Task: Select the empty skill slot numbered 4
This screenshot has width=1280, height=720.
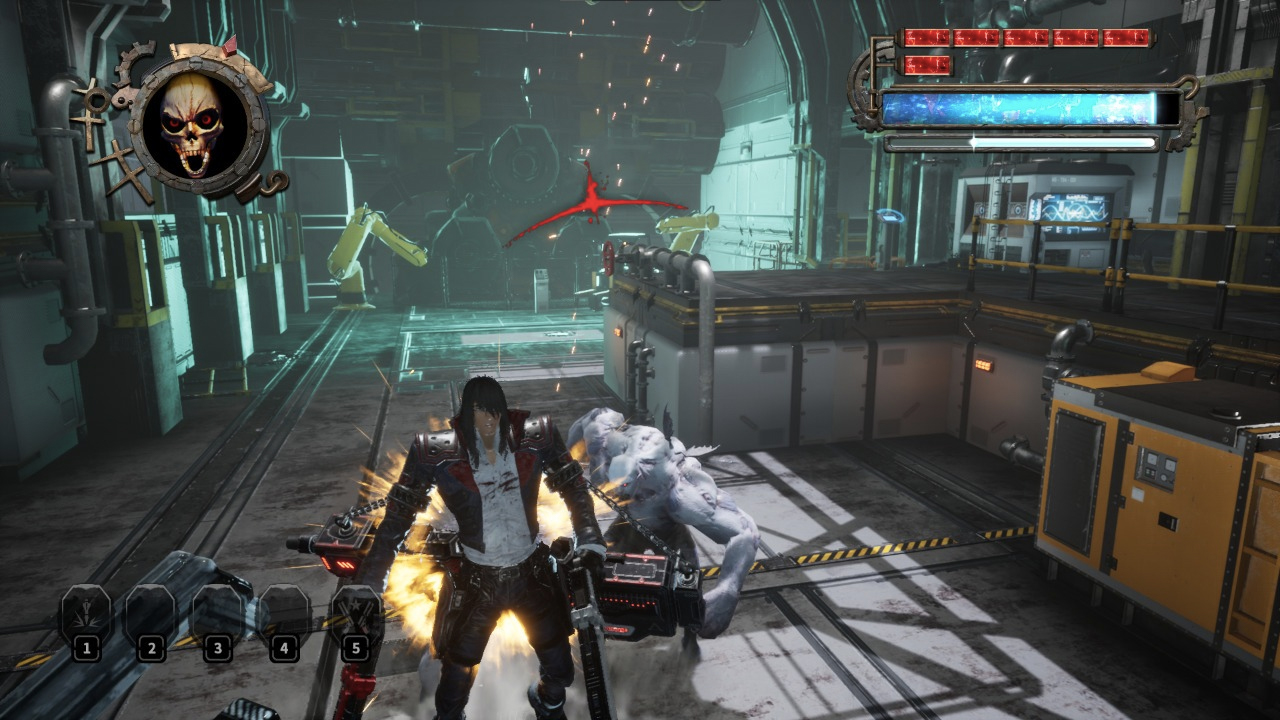Action: click(x=284, y=614)
